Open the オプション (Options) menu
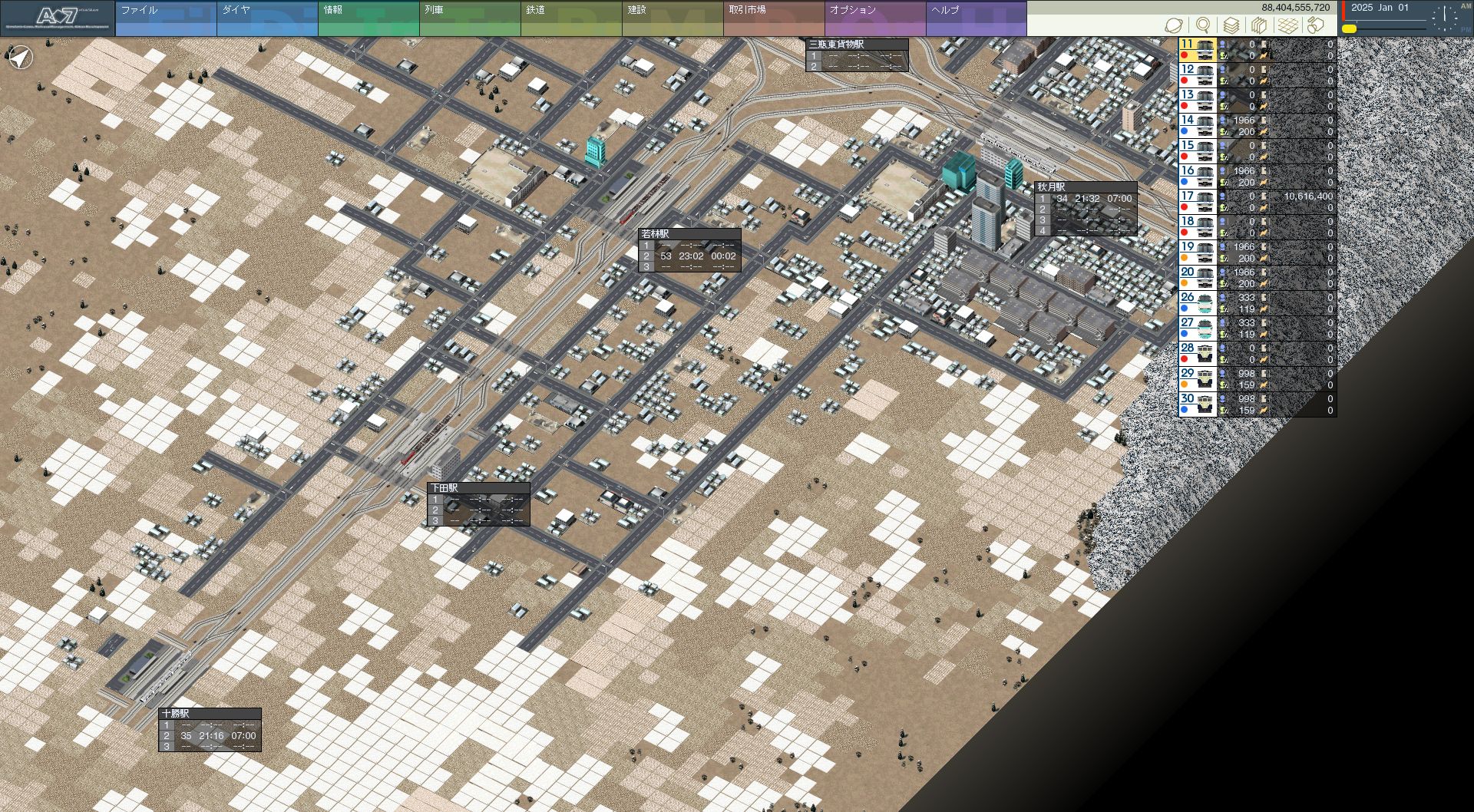Viewport: 1474px width, 812px height. [874, 18]
